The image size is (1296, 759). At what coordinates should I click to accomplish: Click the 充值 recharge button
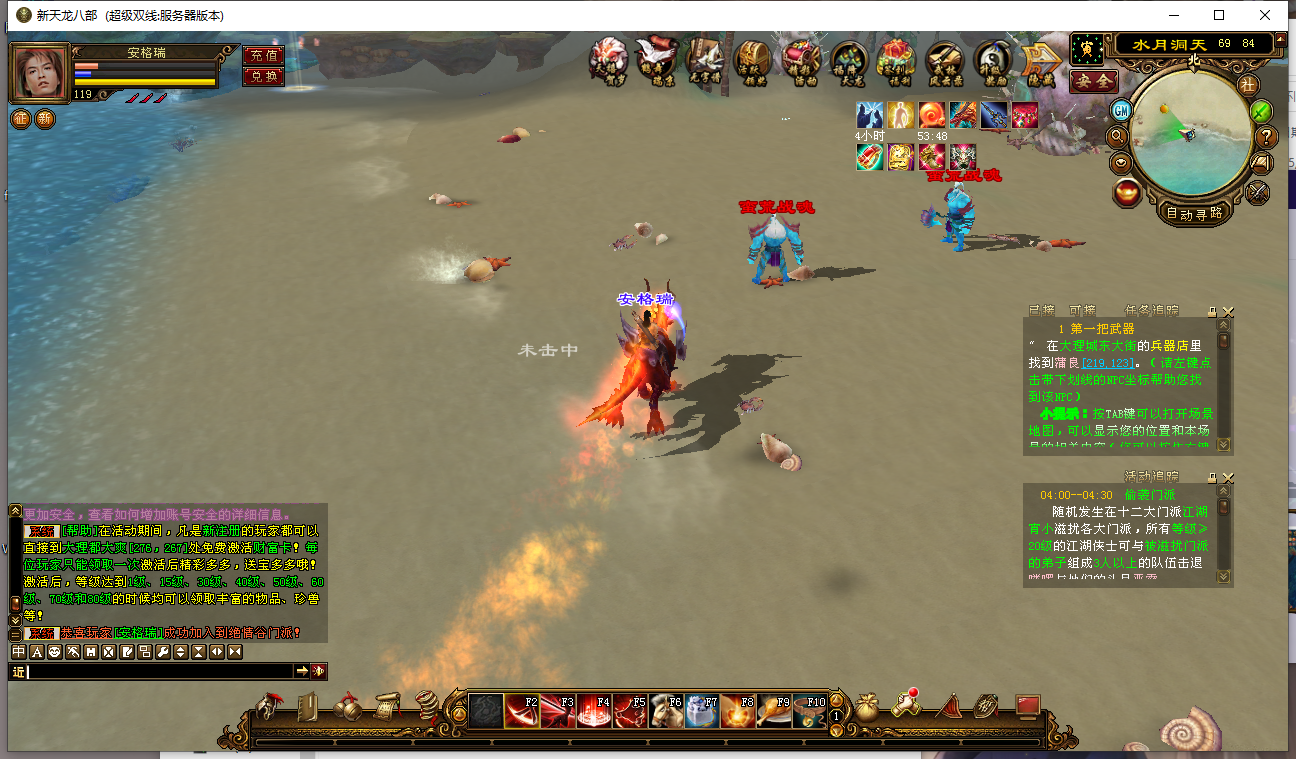point(263,55)
